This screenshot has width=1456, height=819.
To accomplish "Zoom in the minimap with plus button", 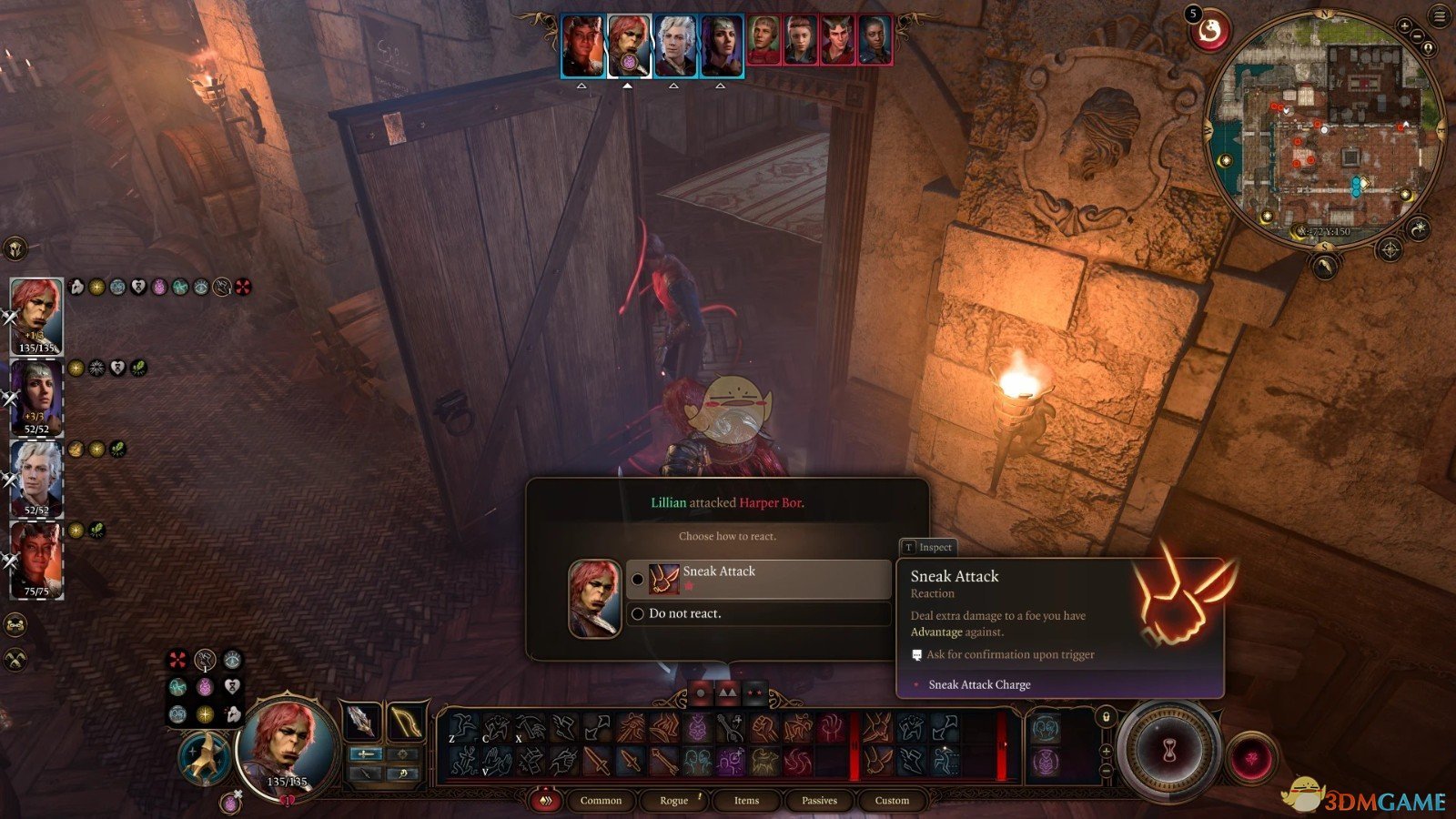I will [1405, 25].
